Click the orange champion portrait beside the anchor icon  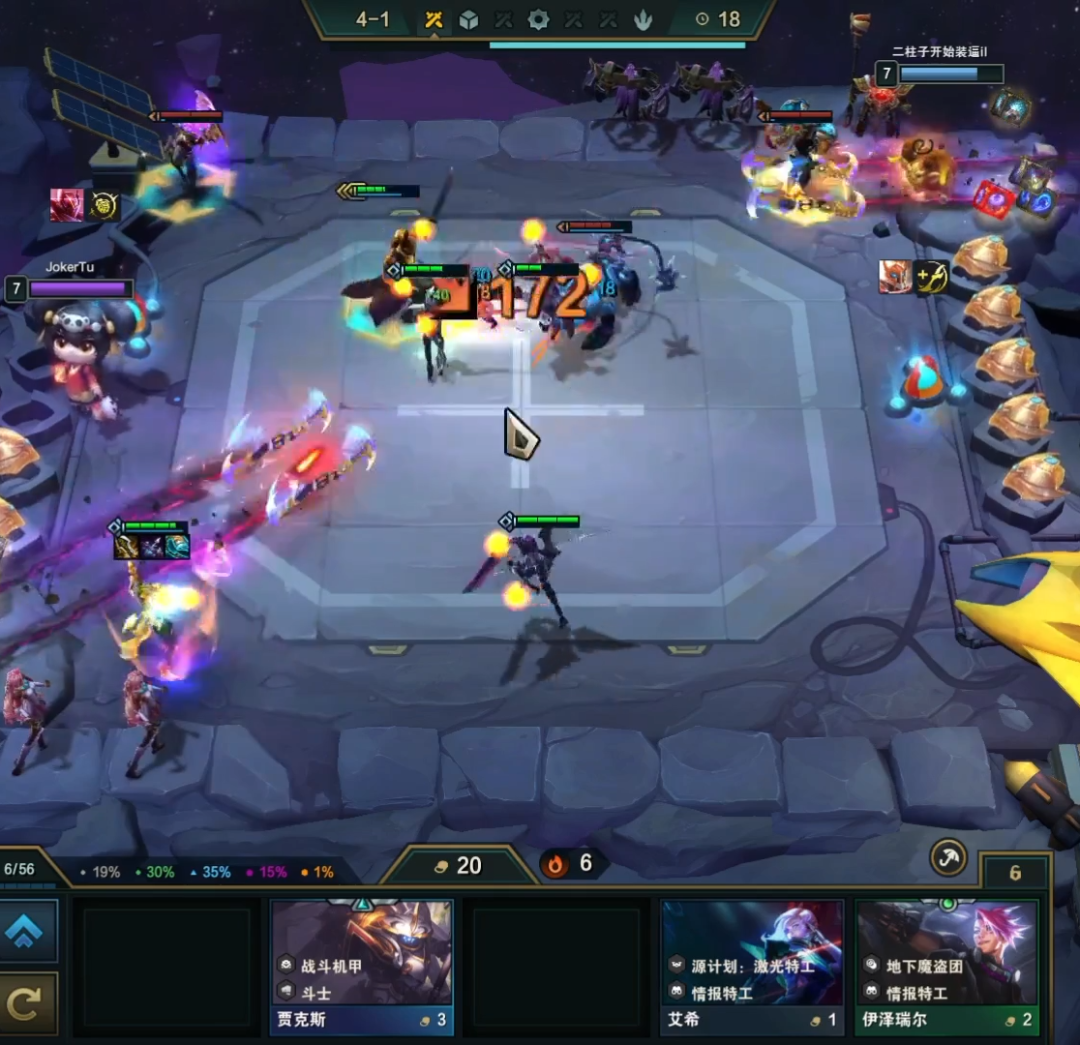(896, 277)
